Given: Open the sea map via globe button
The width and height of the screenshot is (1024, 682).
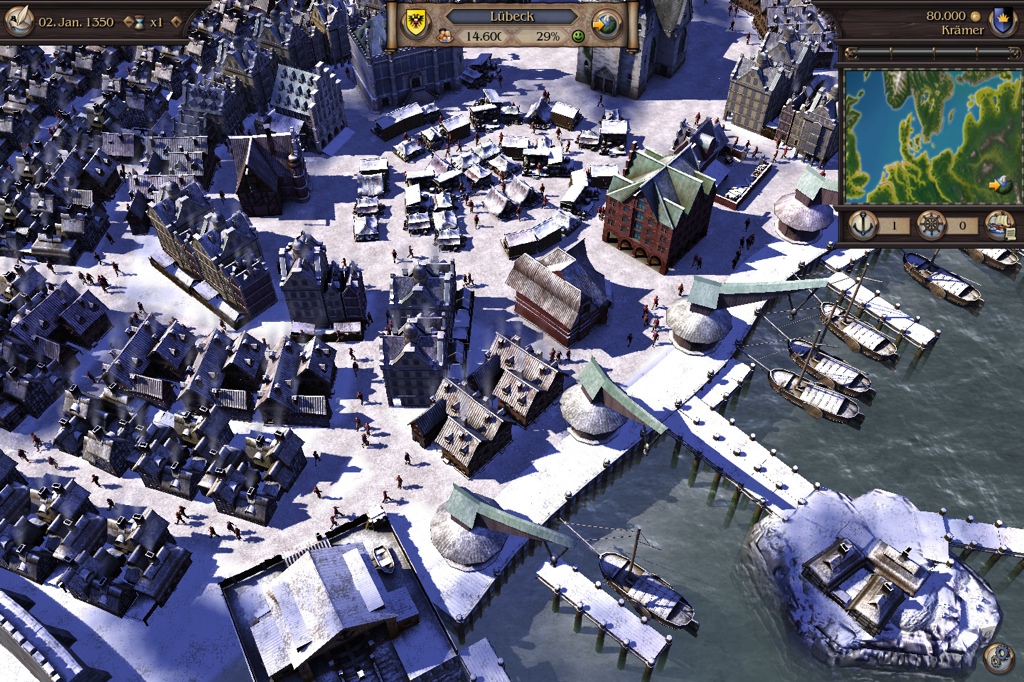Looking at the screenshot, I should (x=606, y=24).
